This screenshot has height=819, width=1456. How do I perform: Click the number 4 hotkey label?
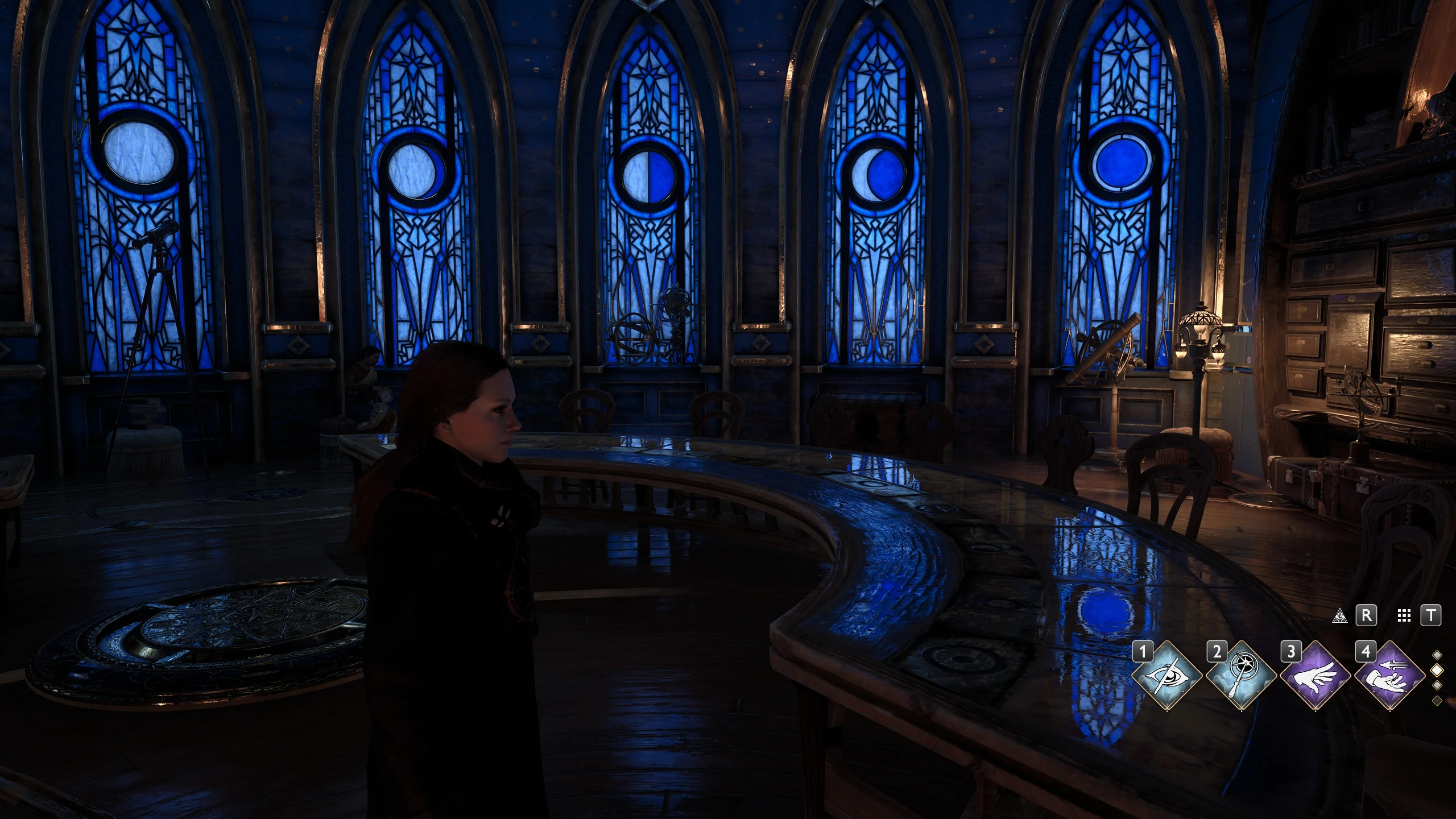[x=1366, y=651]
